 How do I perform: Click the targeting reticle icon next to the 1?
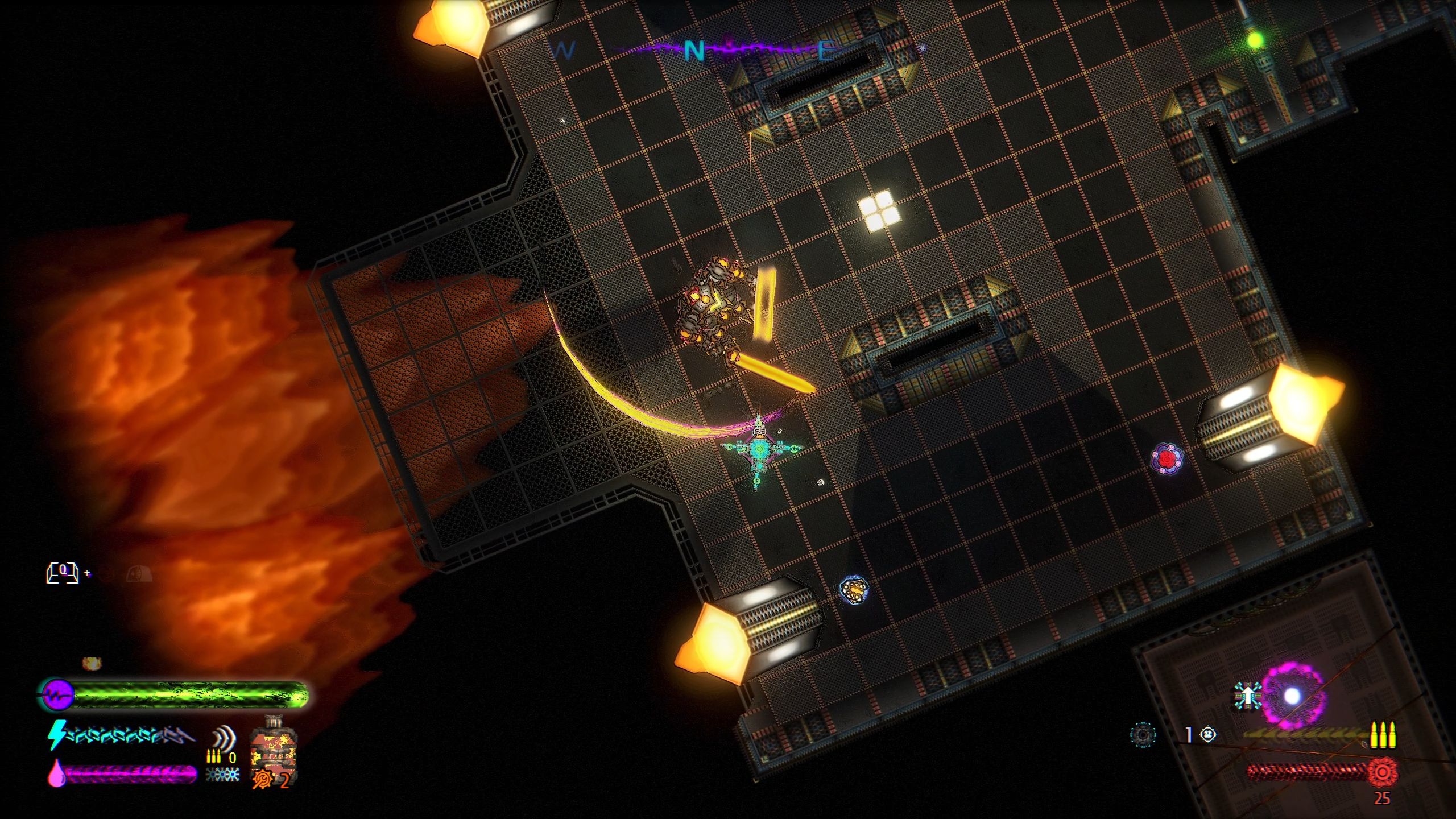click(x=1208, y=735)
